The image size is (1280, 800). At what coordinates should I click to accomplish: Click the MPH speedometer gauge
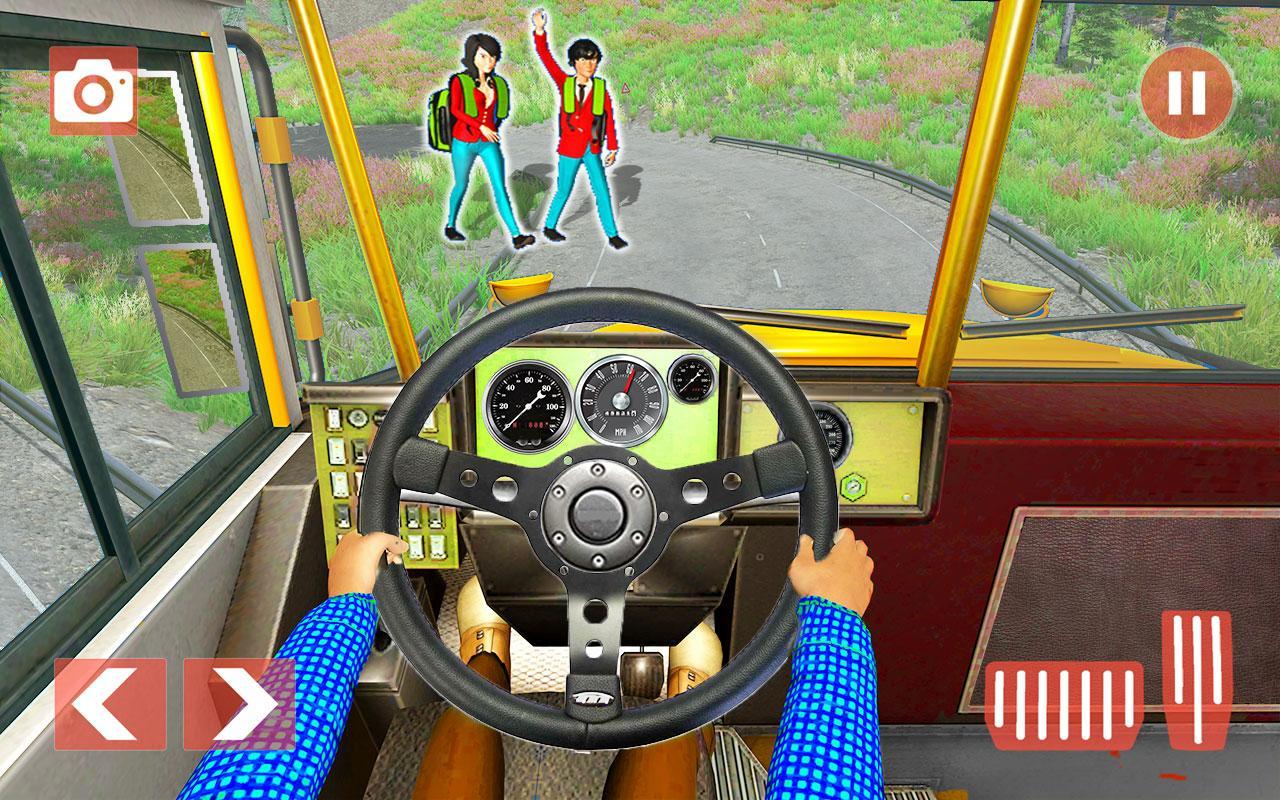[624, 400]
